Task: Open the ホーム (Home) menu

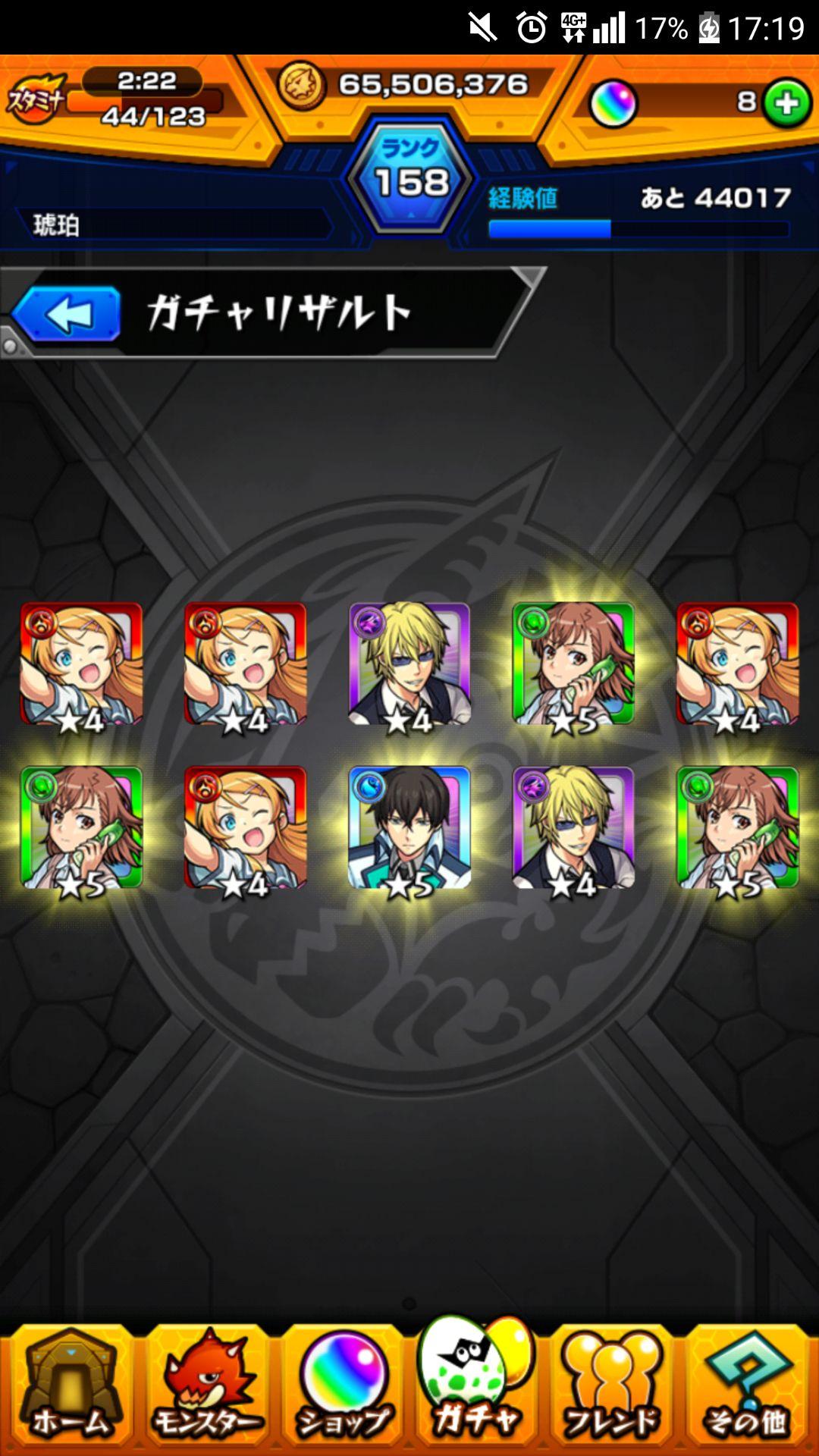Action: pyautogui.click(x=70, y=1389)
